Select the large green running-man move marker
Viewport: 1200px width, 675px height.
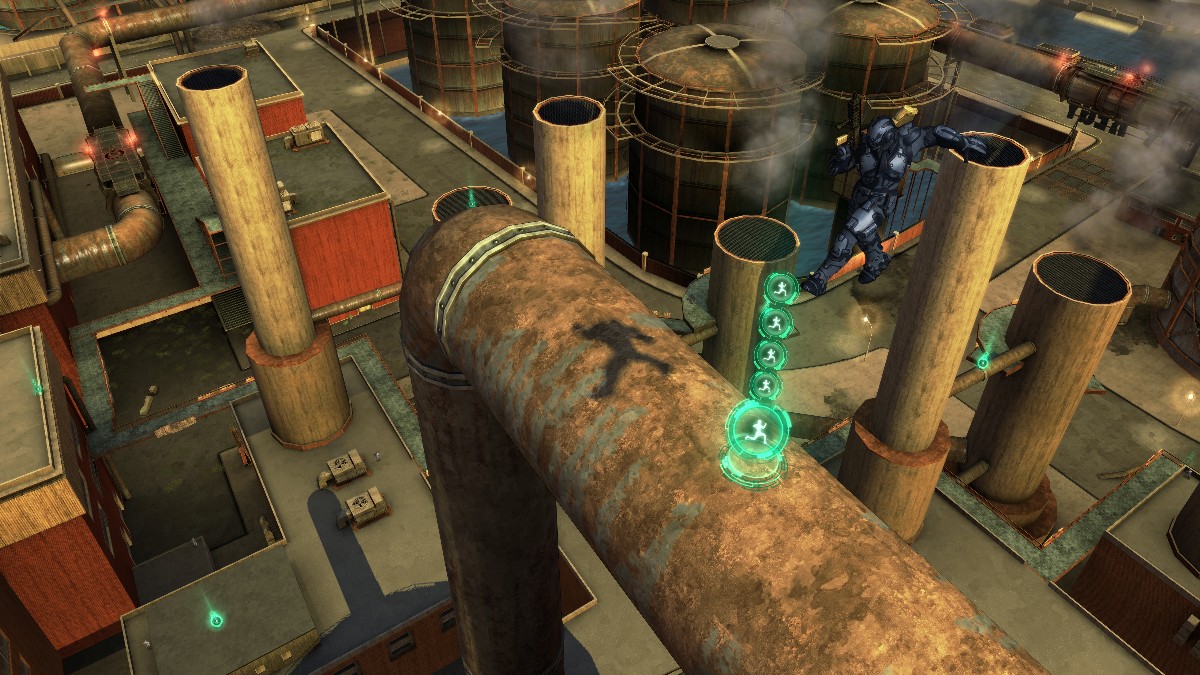click(753, 431)
